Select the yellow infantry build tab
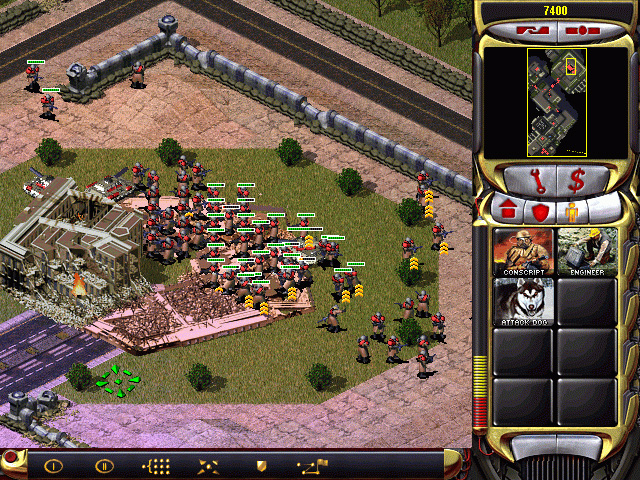640x480 pixels. click(x=574, y=211)
